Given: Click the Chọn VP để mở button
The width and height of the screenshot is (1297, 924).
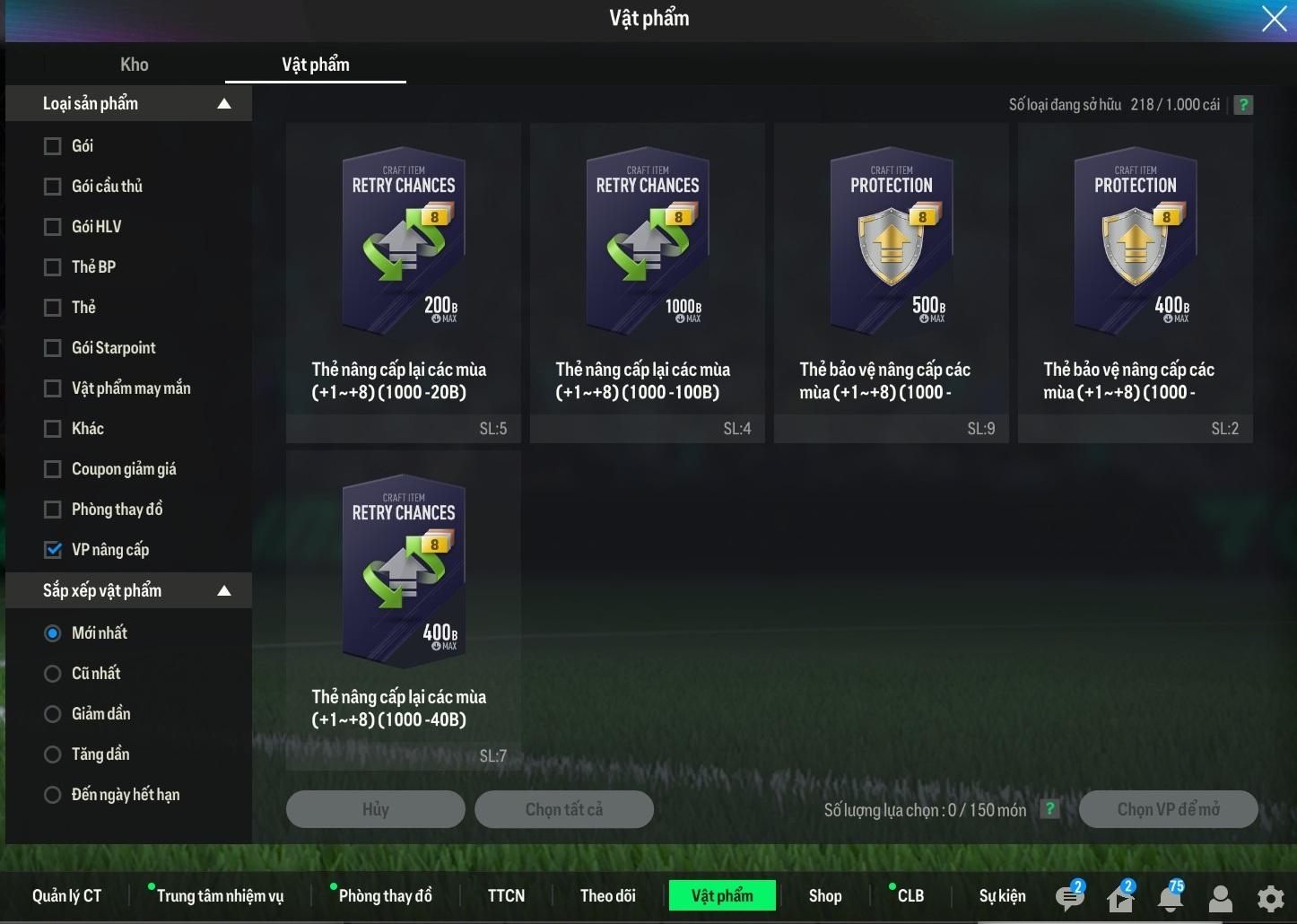Looking at the screenshot, I should point(1168,809).
